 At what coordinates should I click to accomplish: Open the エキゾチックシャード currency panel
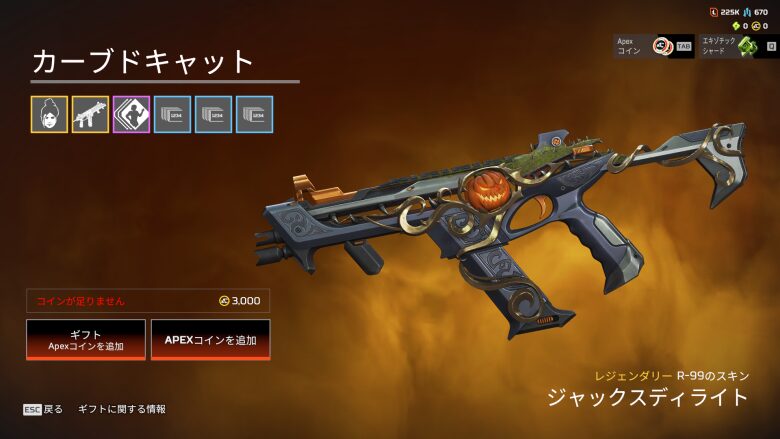[x=739, y=46]
